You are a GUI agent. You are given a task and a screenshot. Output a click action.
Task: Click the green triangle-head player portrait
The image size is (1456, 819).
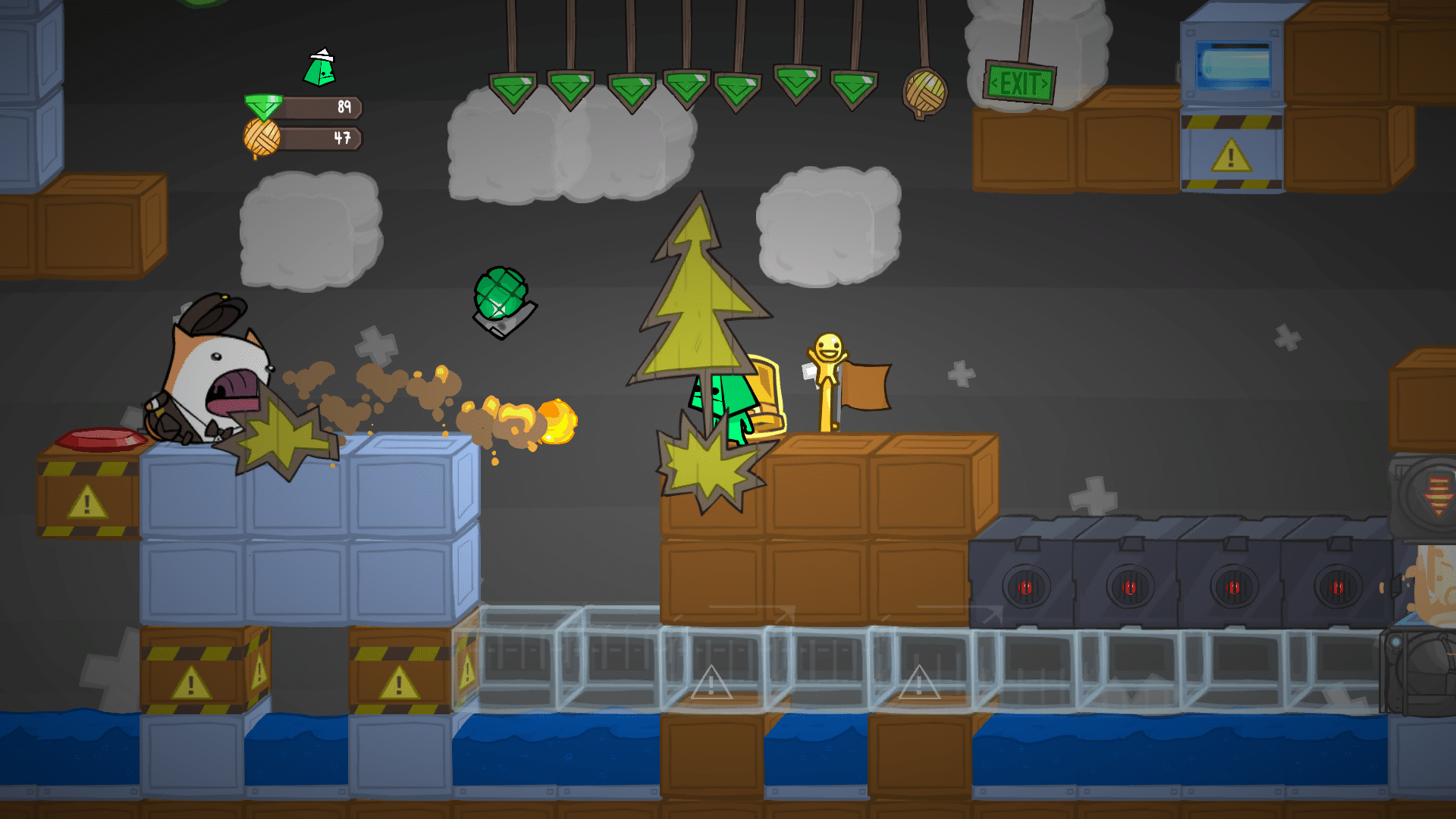coord(320,68)
